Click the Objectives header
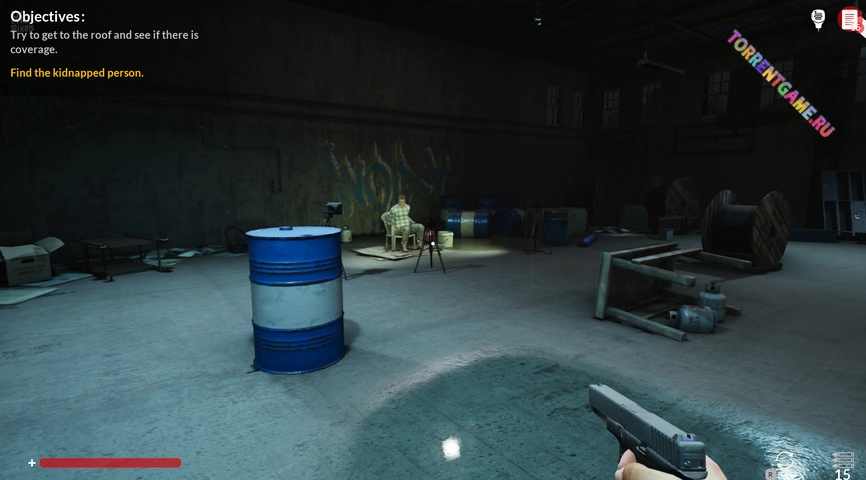Screen dimensions: 866x480 48,16
